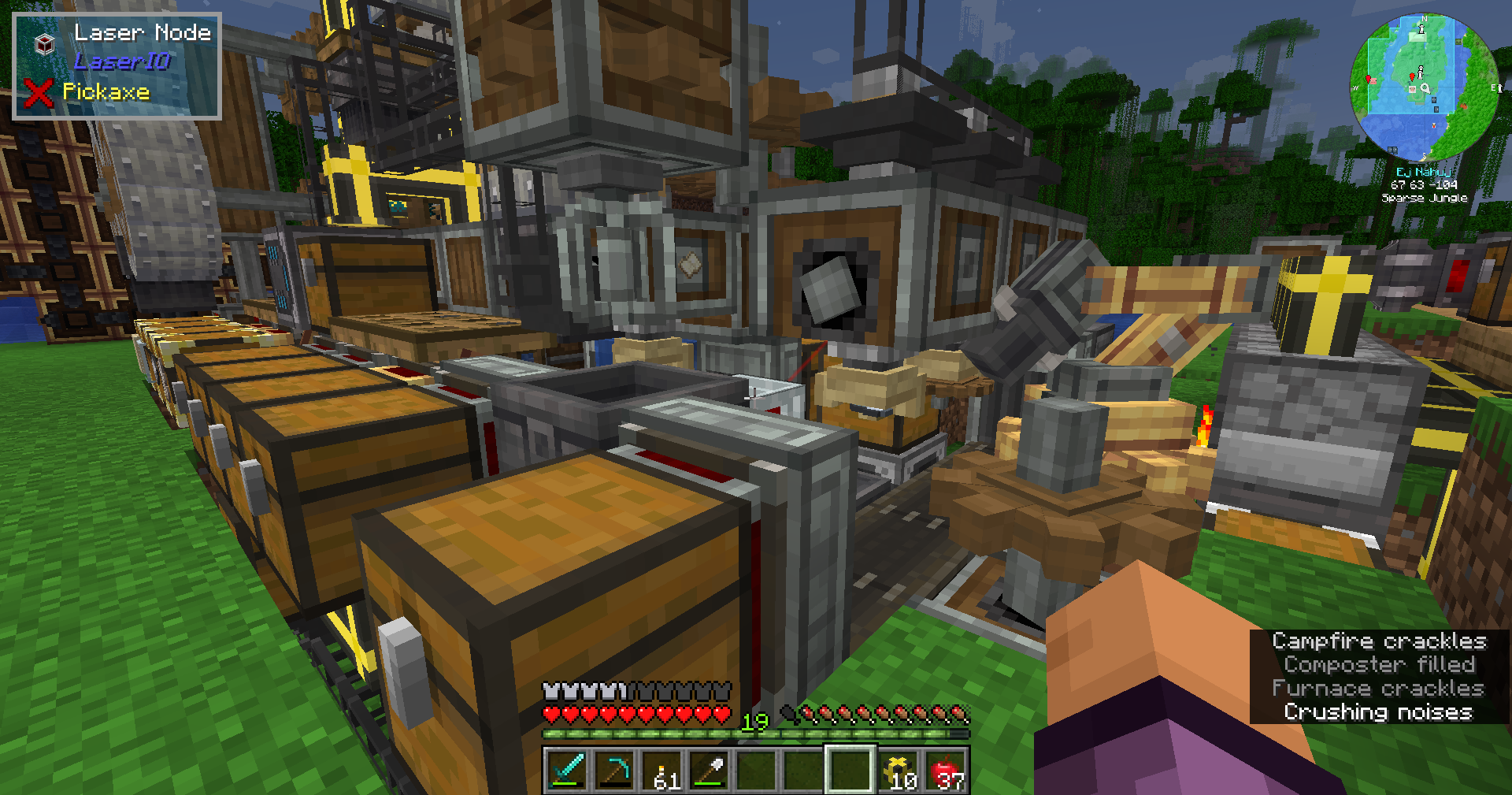Click the N compass marker on the minimap
Screen dimensions: 1512x795
[1424, 19]
